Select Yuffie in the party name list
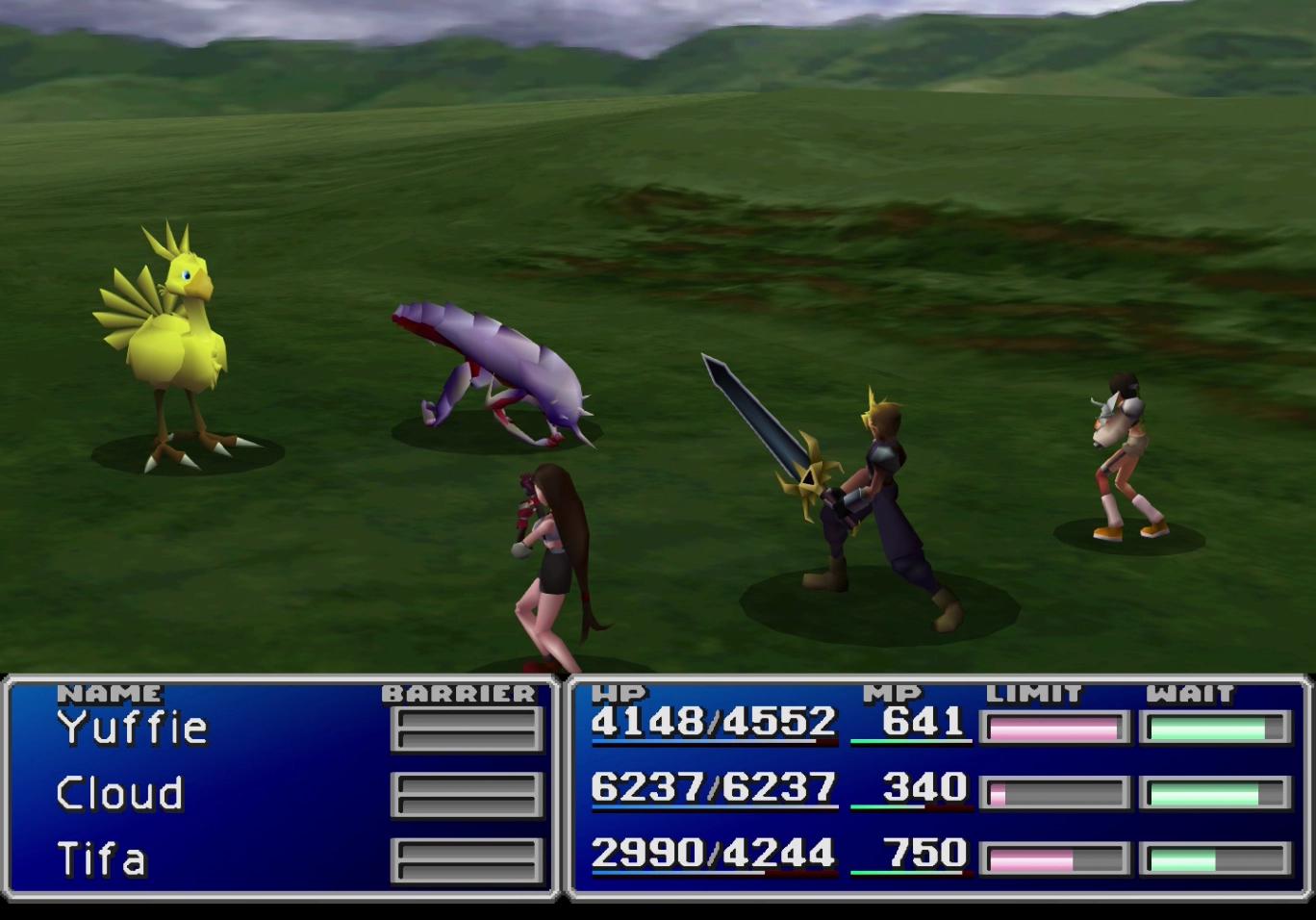 click(x=132, y=728)
